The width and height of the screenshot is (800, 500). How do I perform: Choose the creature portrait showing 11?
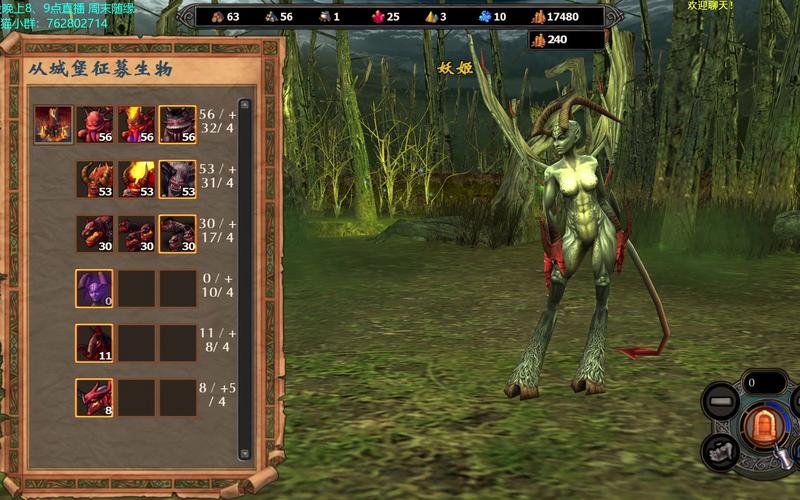click(x=94, y=343)
